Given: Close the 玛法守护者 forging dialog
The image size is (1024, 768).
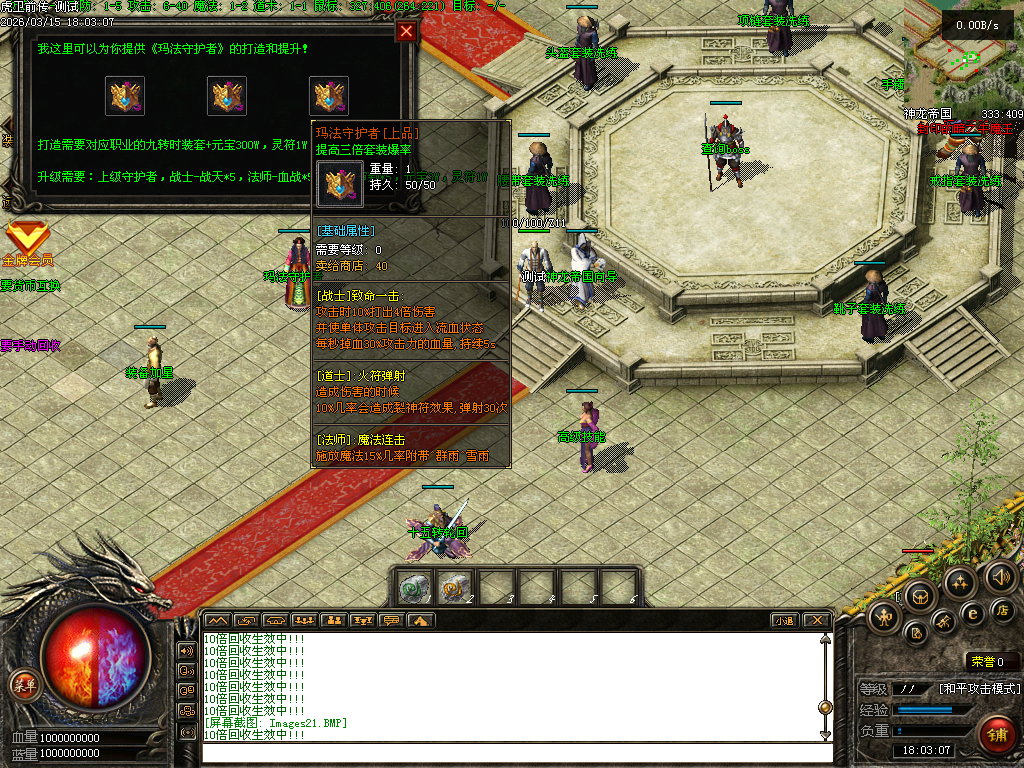Looking at the screenshot, I should coord(406,31).
